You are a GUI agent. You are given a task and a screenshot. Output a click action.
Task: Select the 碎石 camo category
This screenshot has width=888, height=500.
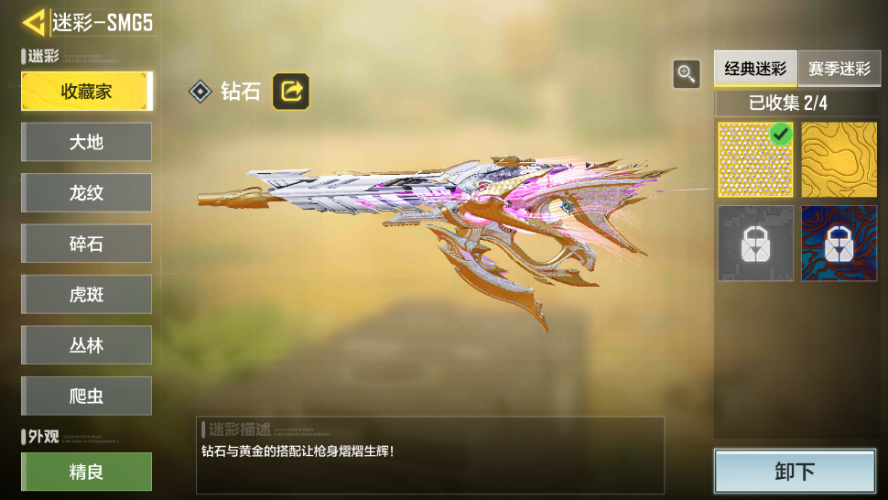tap(86, 244)
